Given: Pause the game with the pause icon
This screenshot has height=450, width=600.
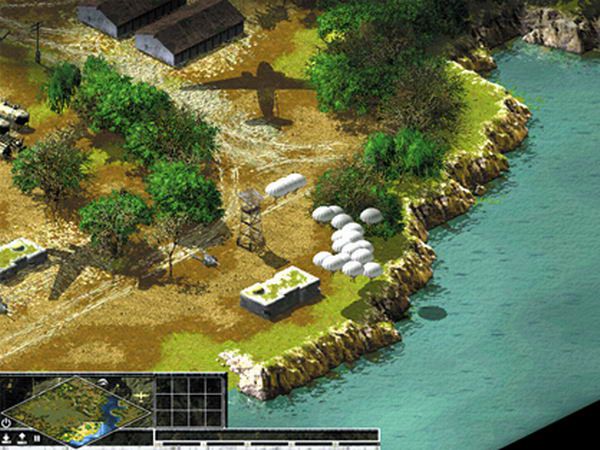Looking at the screenshot, I should [37, 437].
